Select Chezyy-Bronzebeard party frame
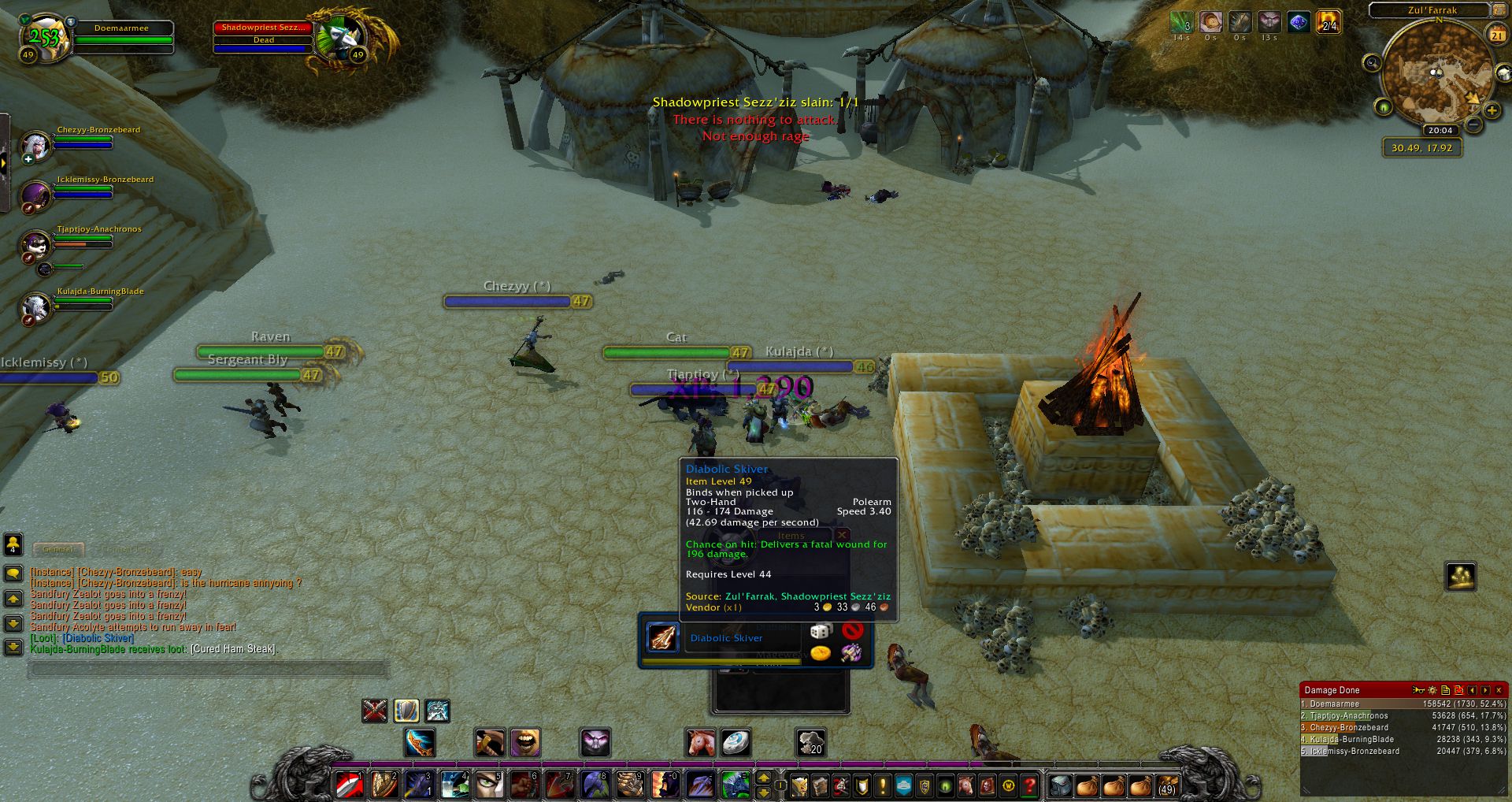This screenshot has height=802, width=1512. 35,145
